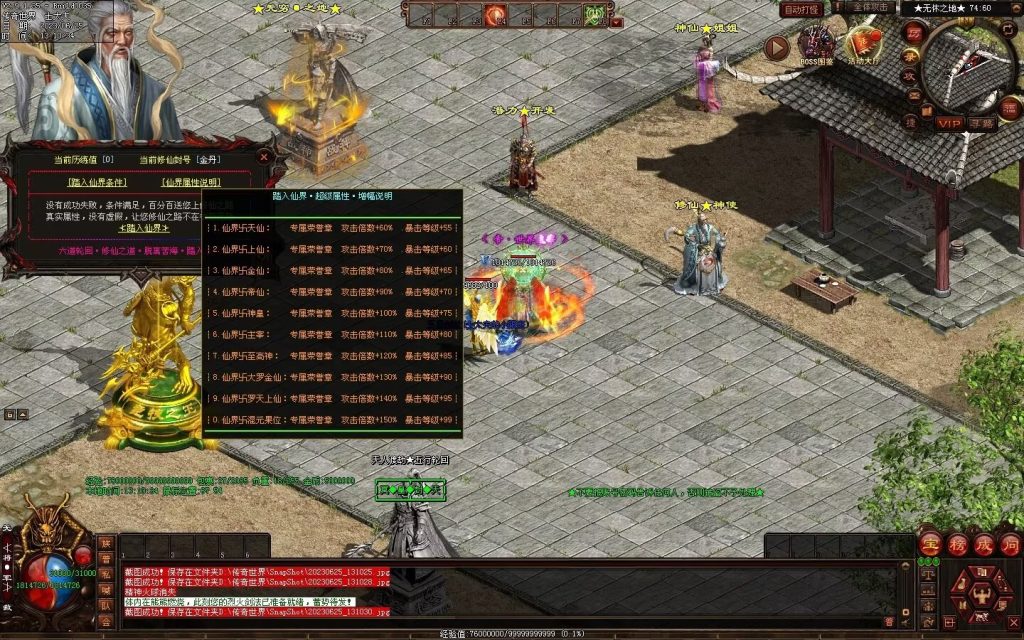Open the BOSS图鉴 icon

pos(816,45)
